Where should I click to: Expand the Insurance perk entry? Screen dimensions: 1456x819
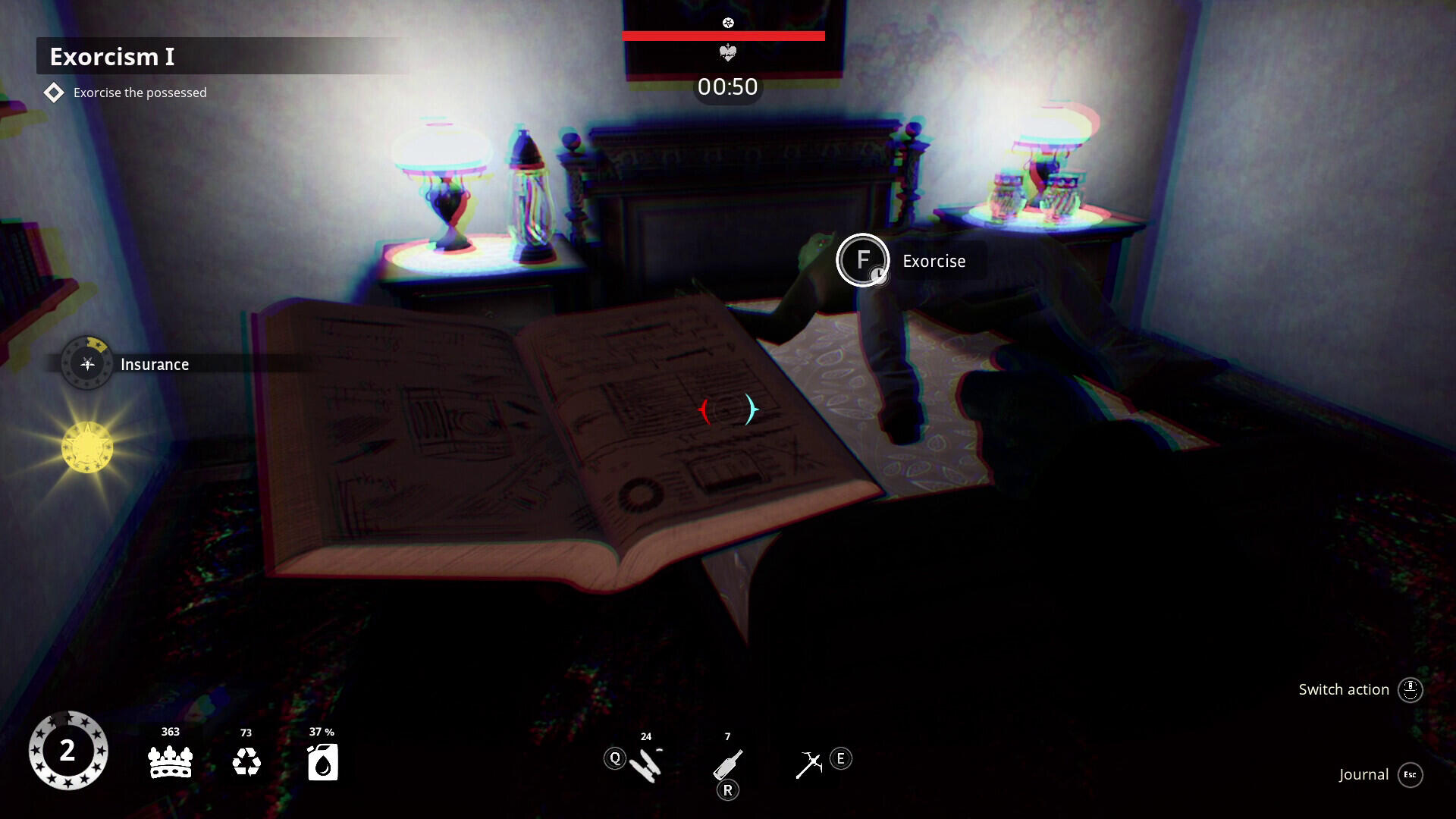[x=155, y=364]
